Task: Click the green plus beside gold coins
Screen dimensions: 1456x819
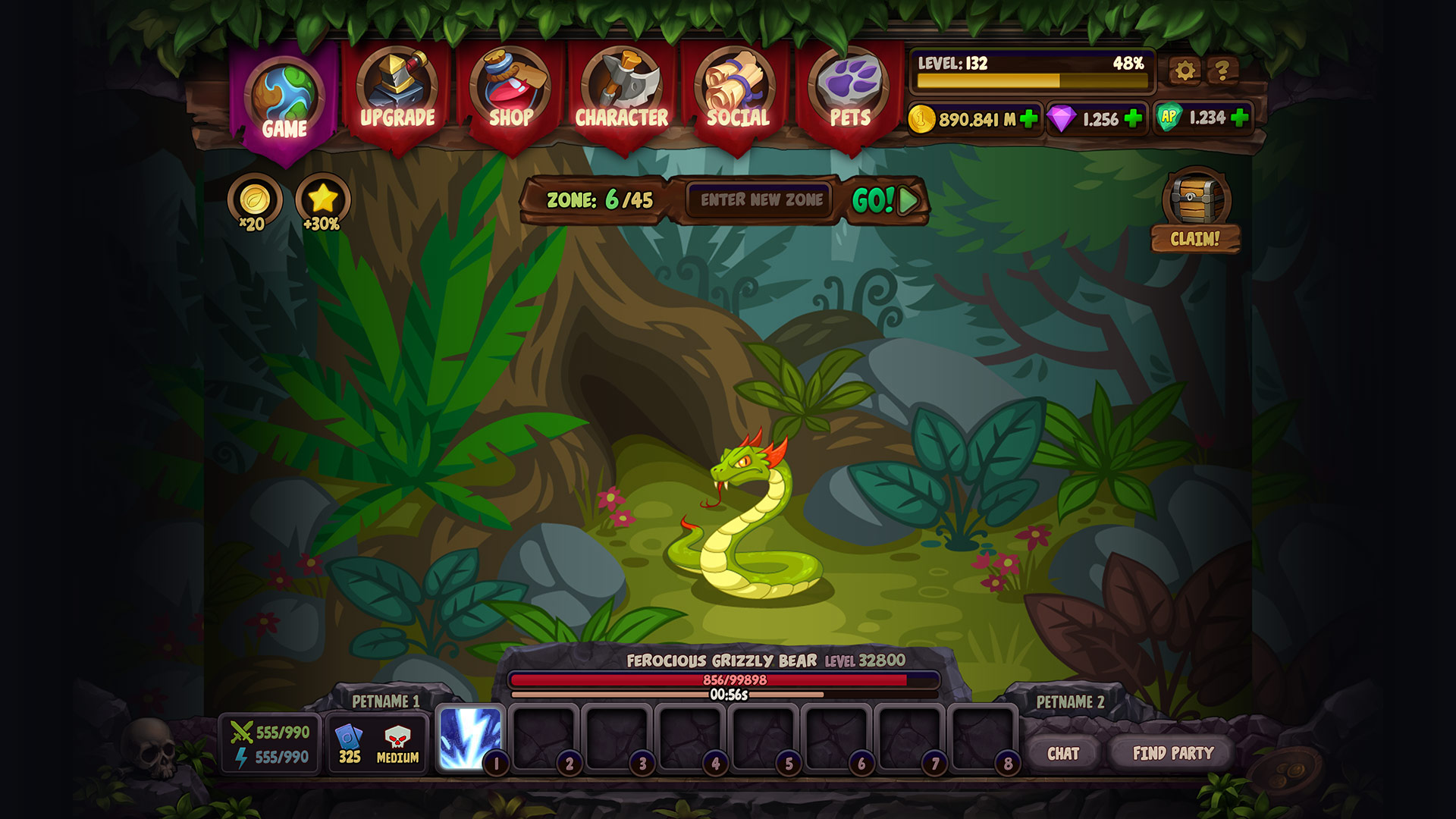Action: 1028,118
